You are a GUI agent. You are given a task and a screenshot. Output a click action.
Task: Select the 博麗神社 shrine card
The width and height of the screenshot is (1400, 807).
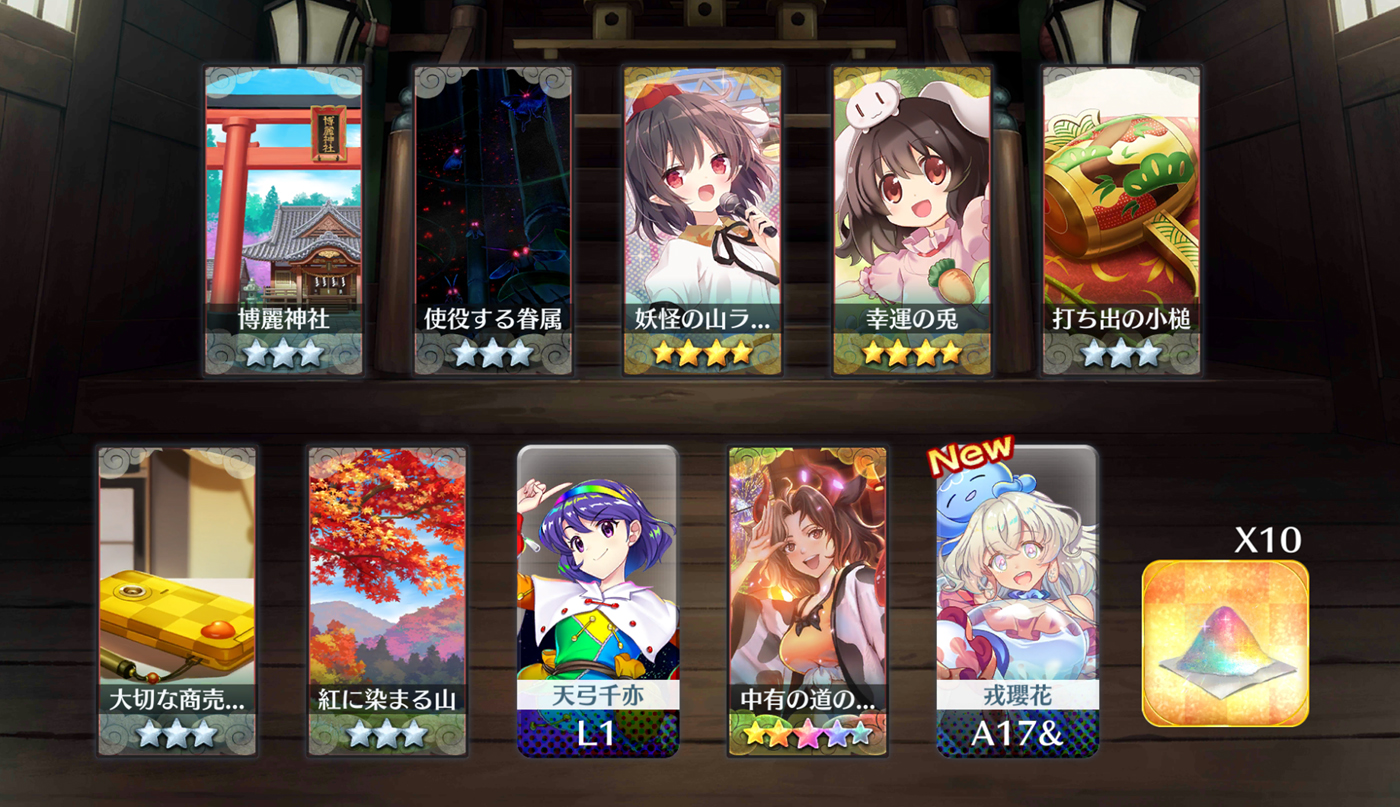coord(283,220)
